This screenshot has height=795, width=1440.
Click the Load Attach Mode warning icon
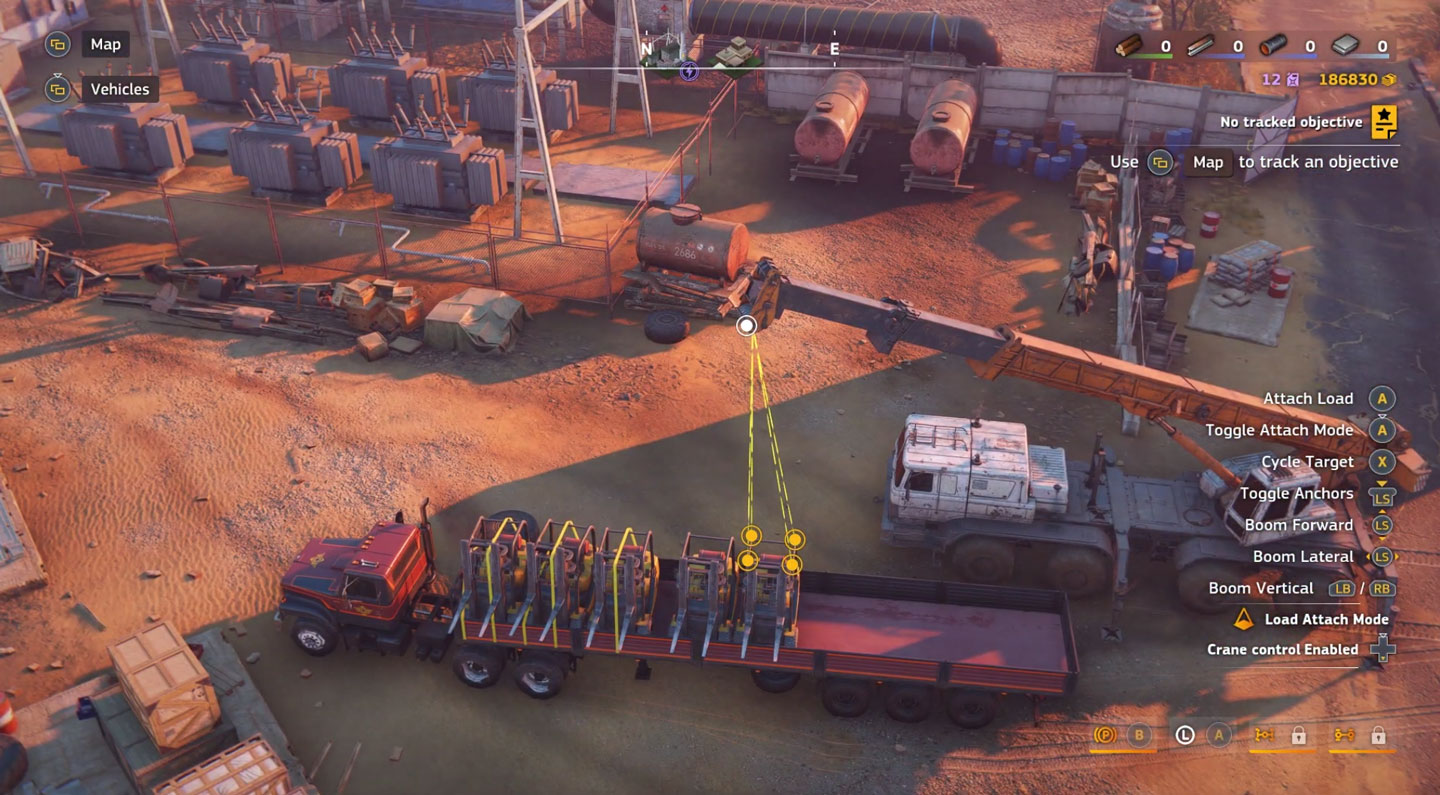tap(1243, 619)
